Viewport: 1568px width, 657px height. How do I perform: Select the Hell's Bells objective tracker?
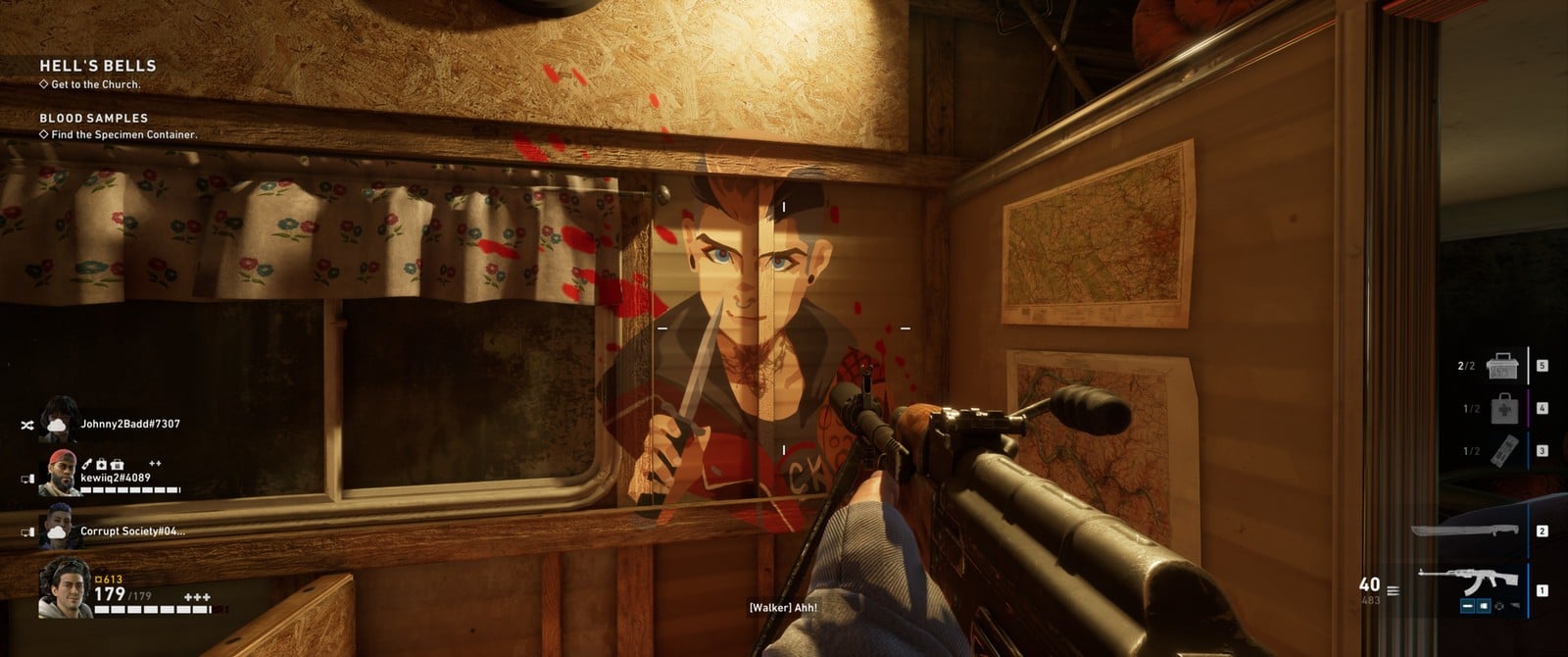point(97,66)
